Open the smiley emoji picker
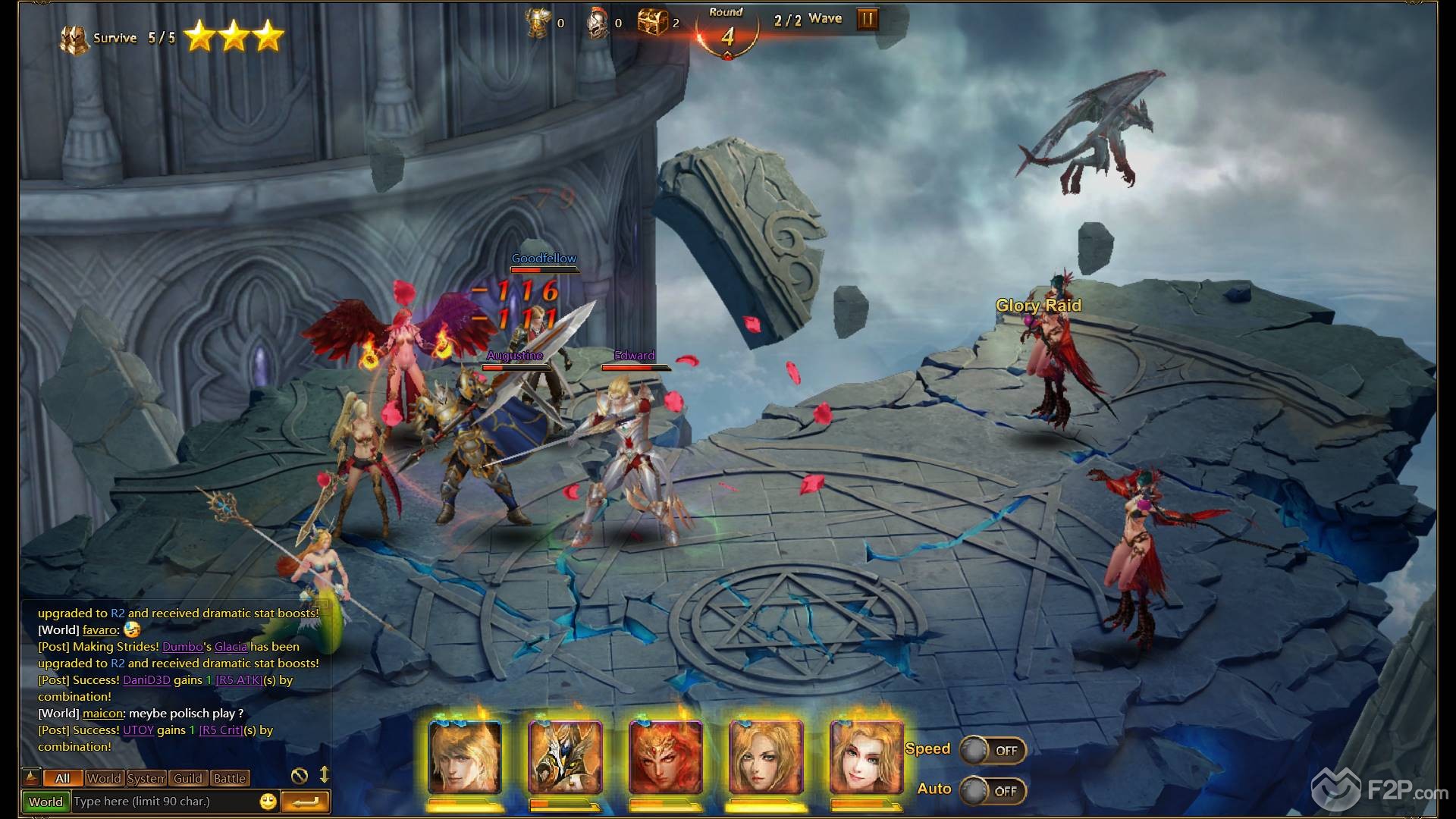 (x=268, y=802)
